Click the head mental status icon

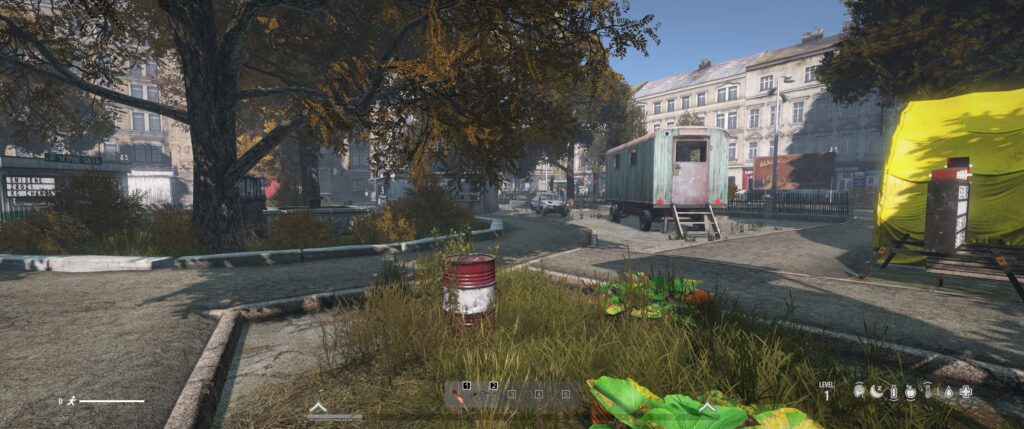859,392
